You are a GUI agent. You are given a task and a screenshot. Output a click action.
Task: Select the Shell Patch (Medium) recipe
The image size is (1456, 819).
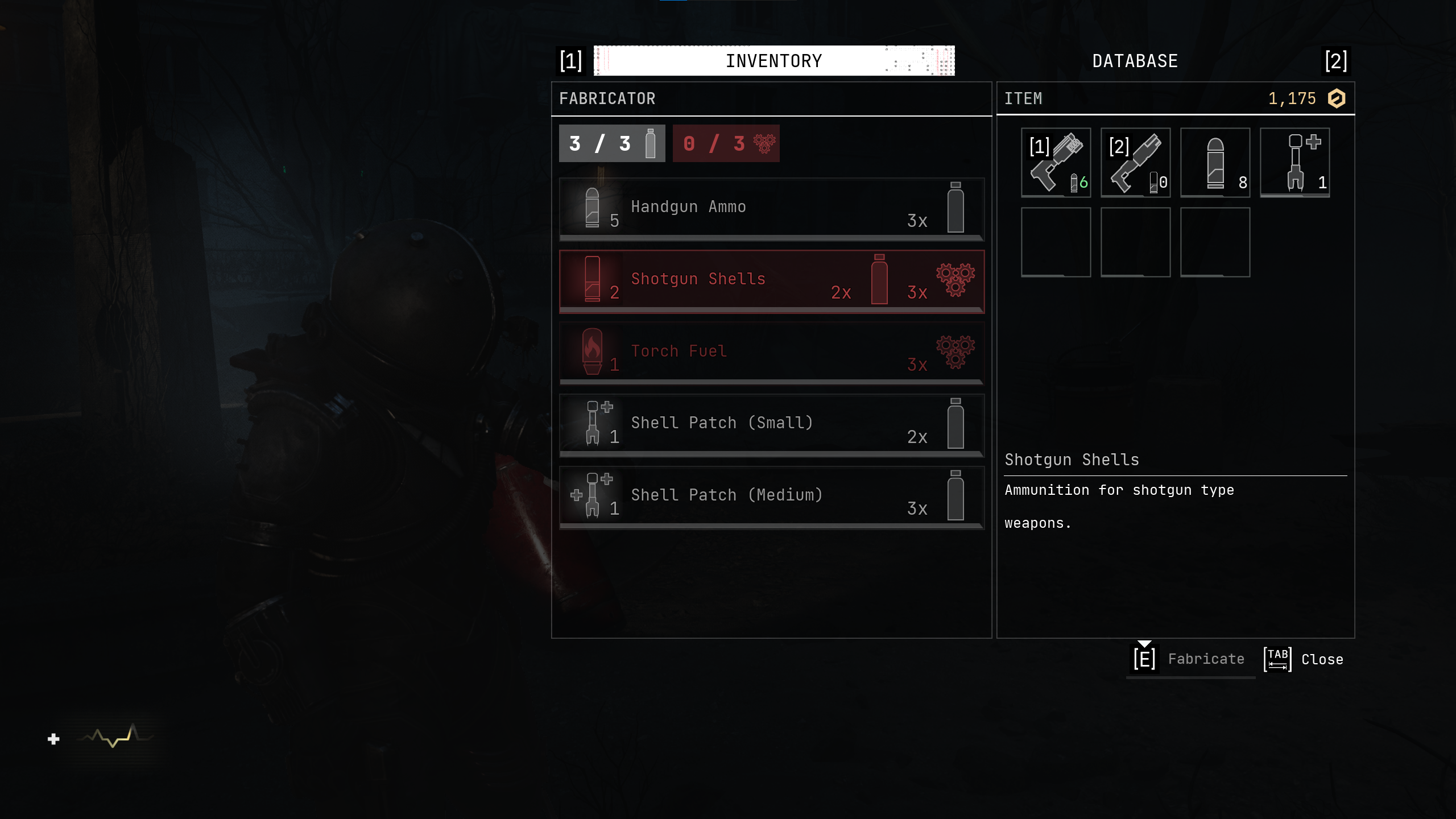pos(771,497)
